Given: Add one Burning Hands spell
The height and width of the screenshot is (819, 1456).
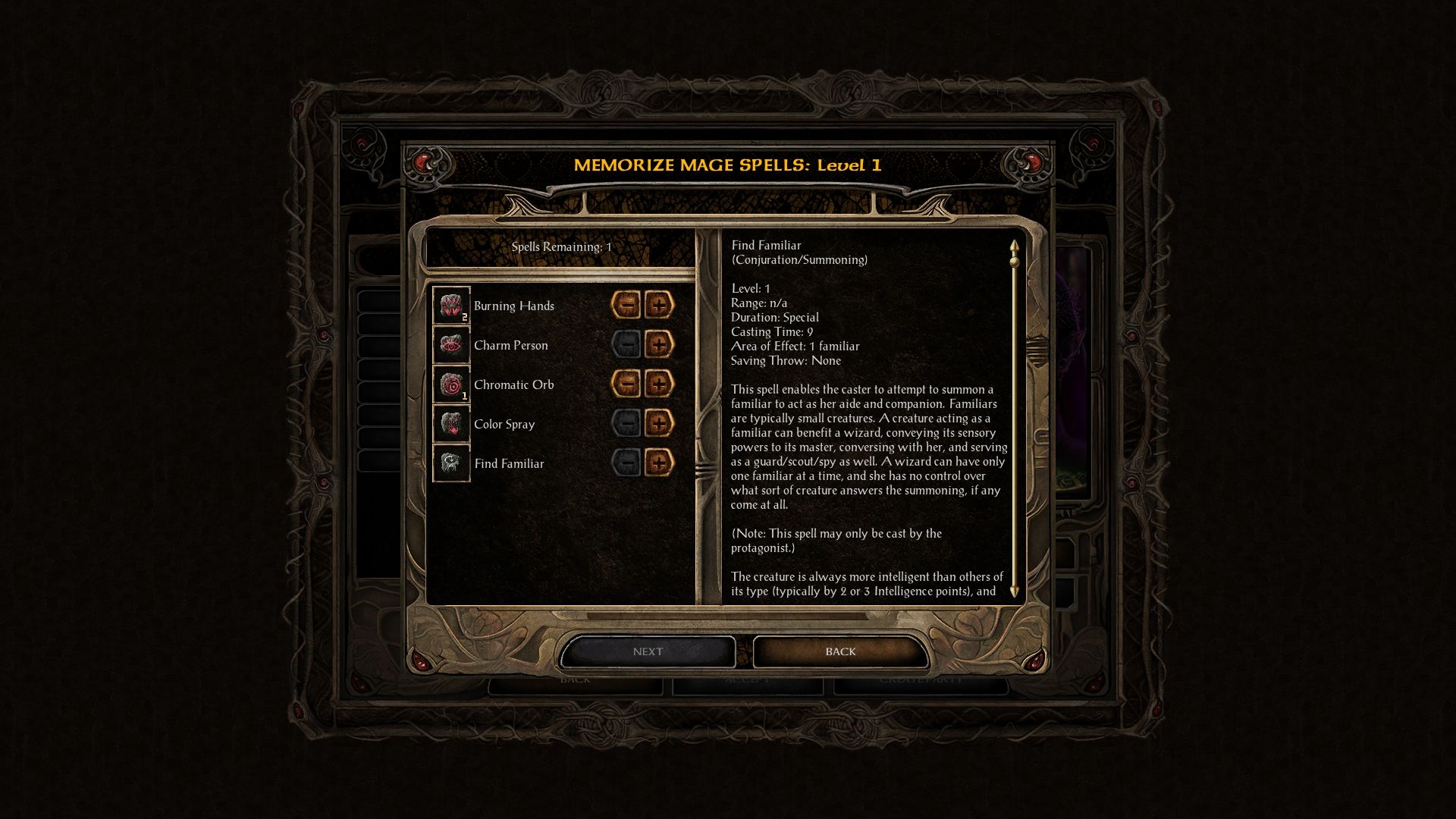Looking at the screenshot, I should (x=659, y=306).
